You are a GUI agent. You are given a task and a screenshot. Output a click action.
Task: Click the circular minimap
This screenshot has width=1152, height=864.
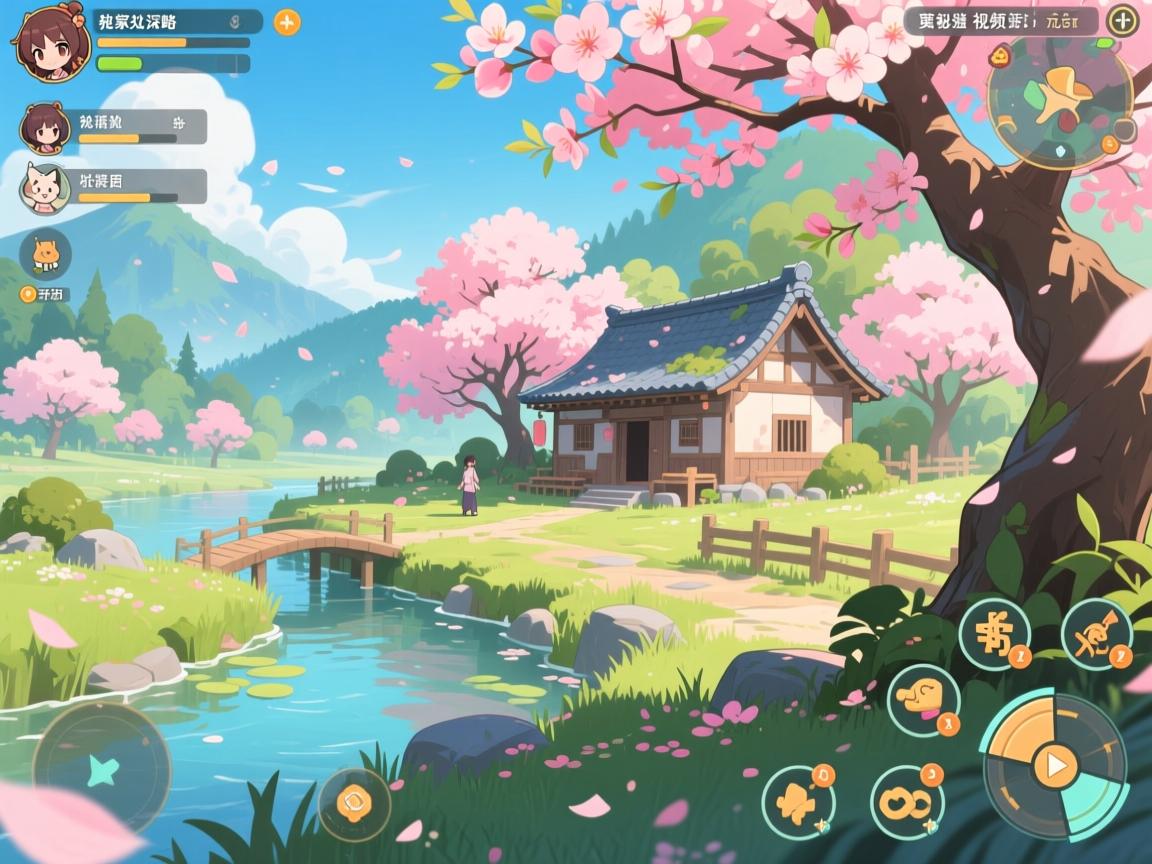[1059, 101]
